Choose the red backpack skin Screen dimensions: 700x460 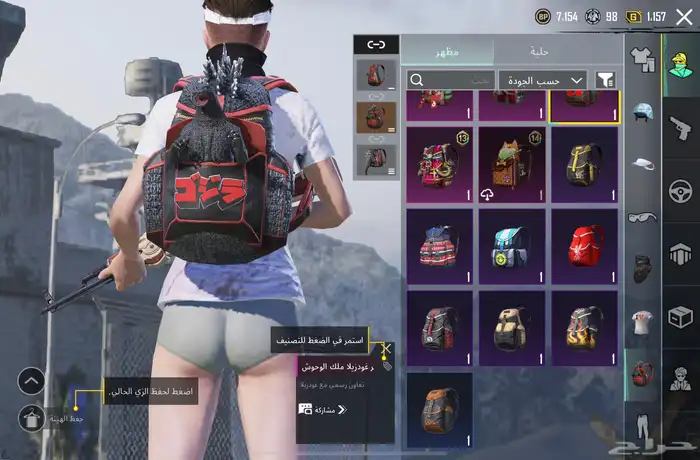pos(585,245)
